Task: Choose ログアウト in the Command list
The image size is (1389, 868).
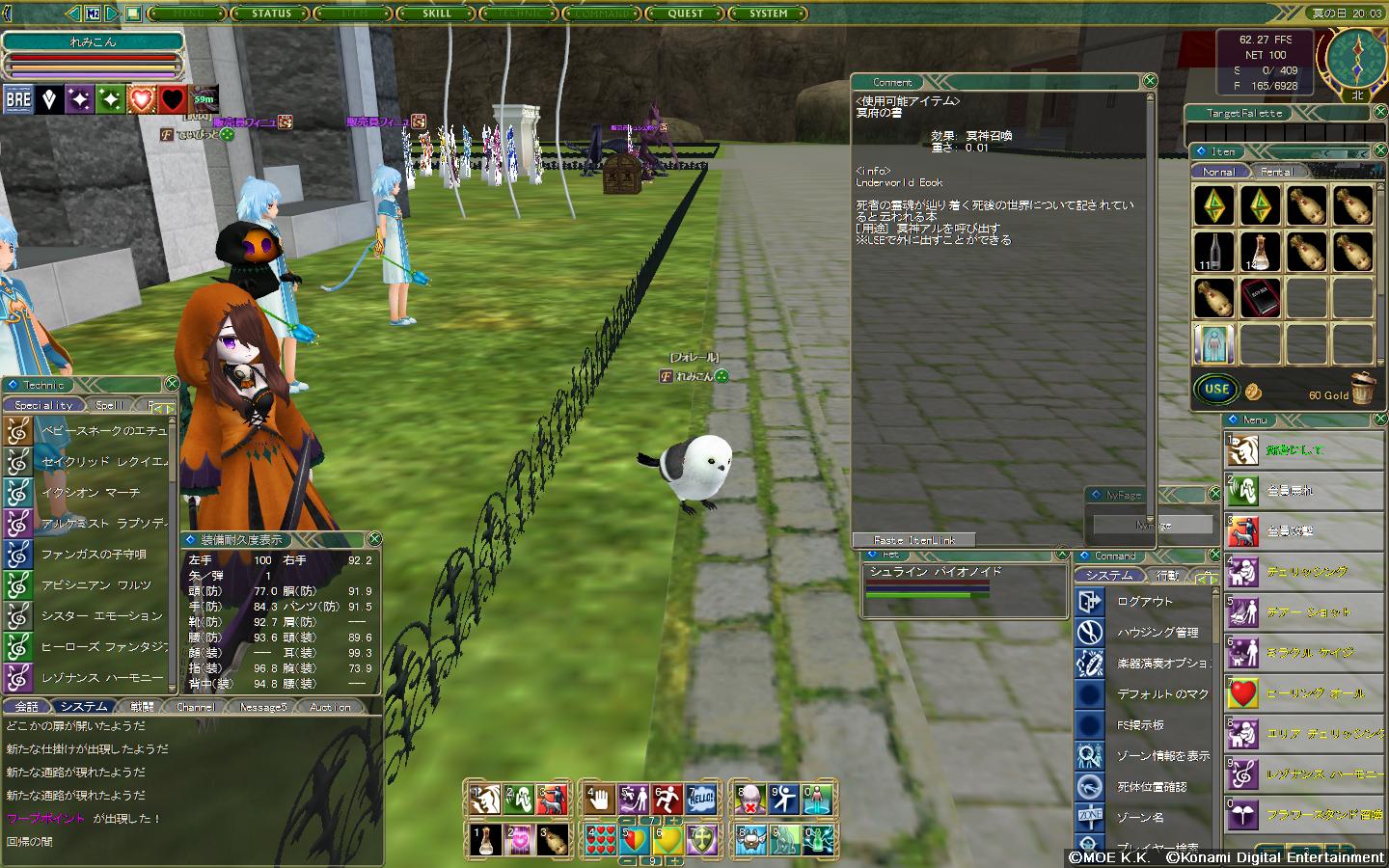Action: pos(1145,601)
